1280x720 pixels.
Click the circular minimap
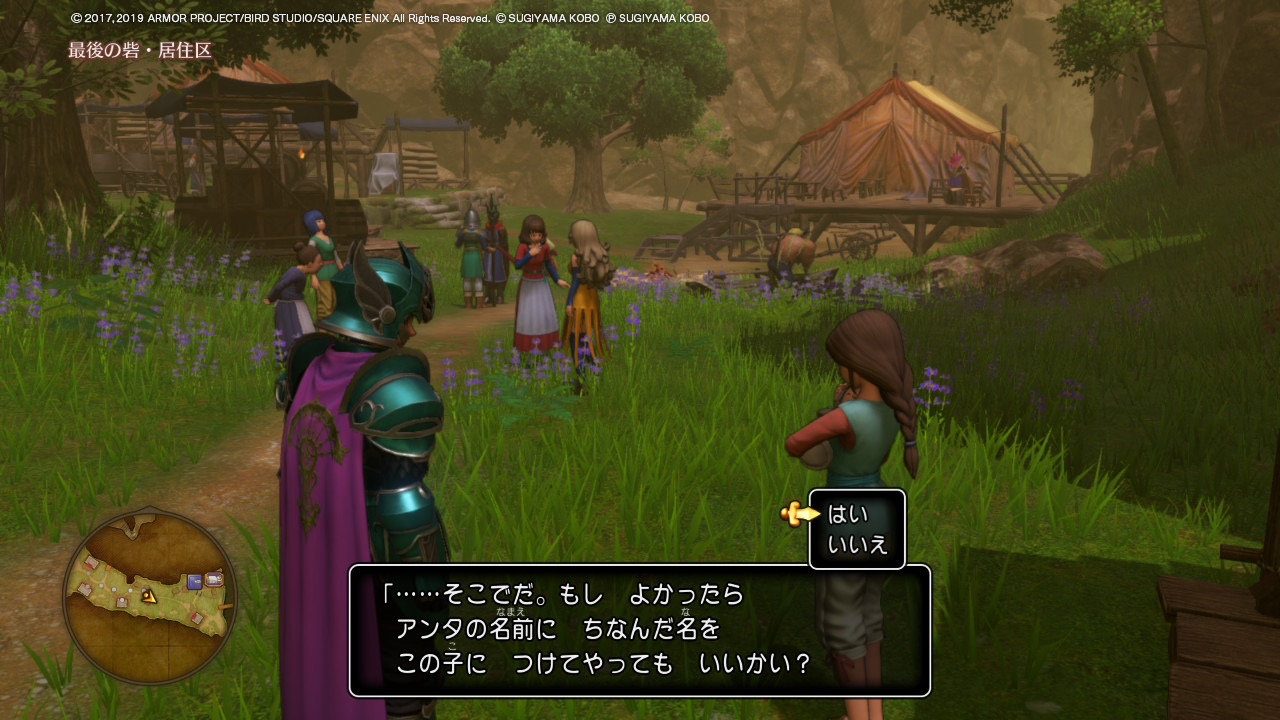click(x=149, y=597)
